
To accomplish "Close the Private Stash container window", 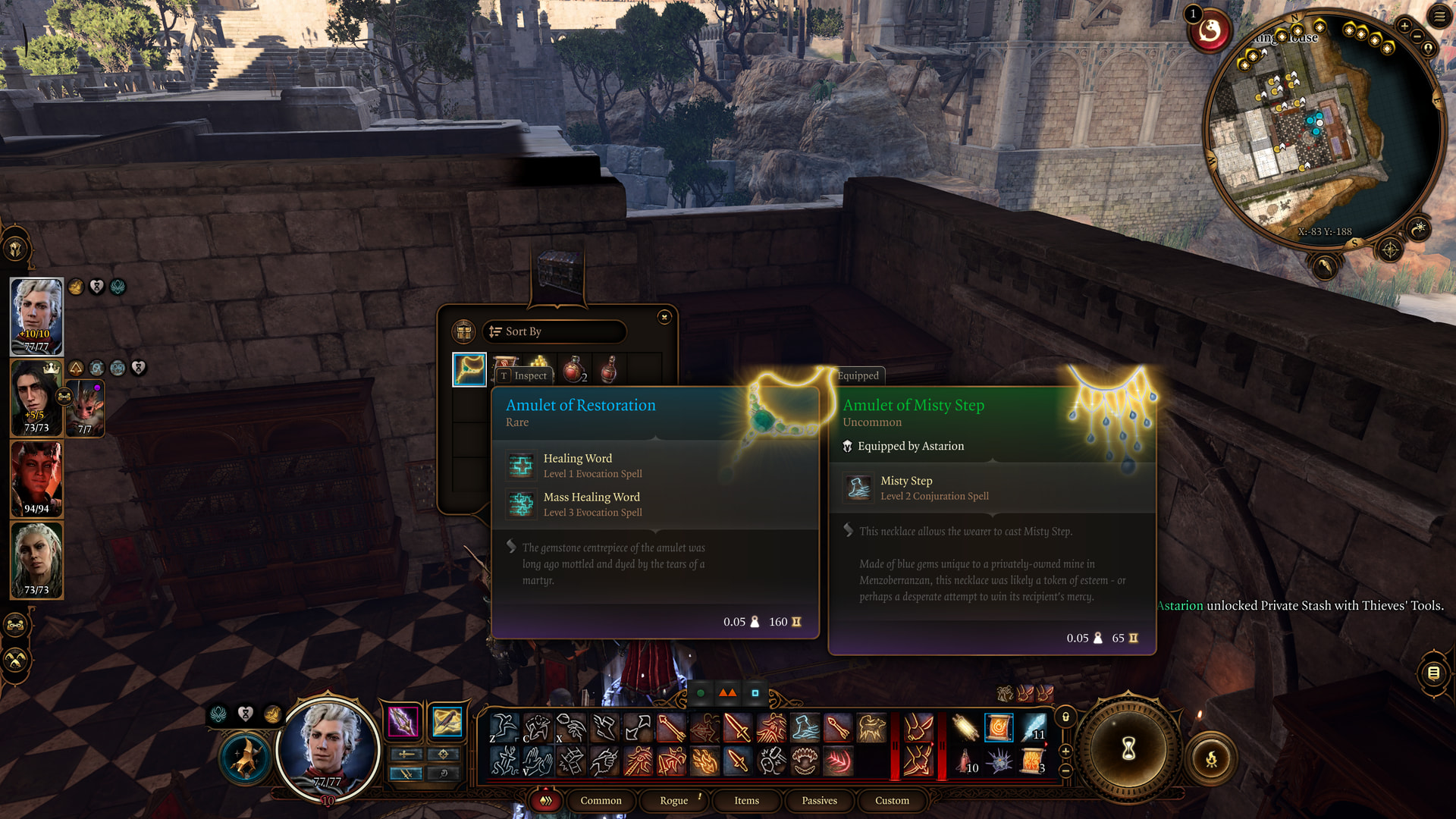I will [664, 318].
